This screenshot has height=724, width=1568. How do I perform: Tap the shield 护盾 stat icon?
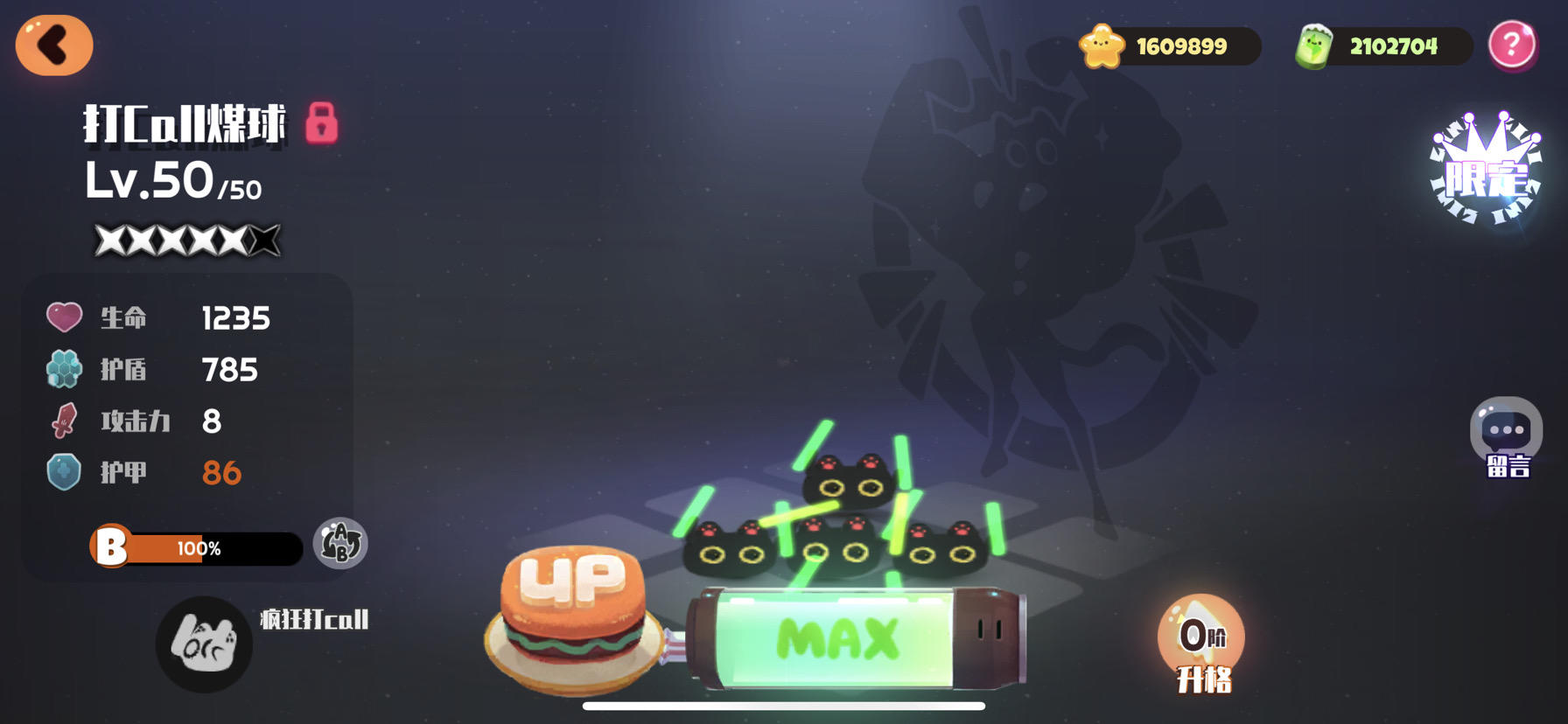click(64, 369)
